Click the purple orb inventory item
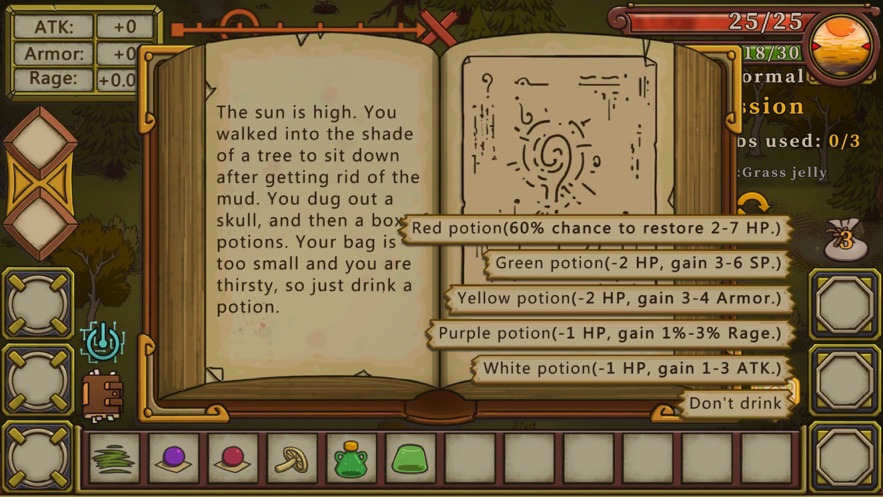Viewport: 883px width, 497px height. coord(174,459)
